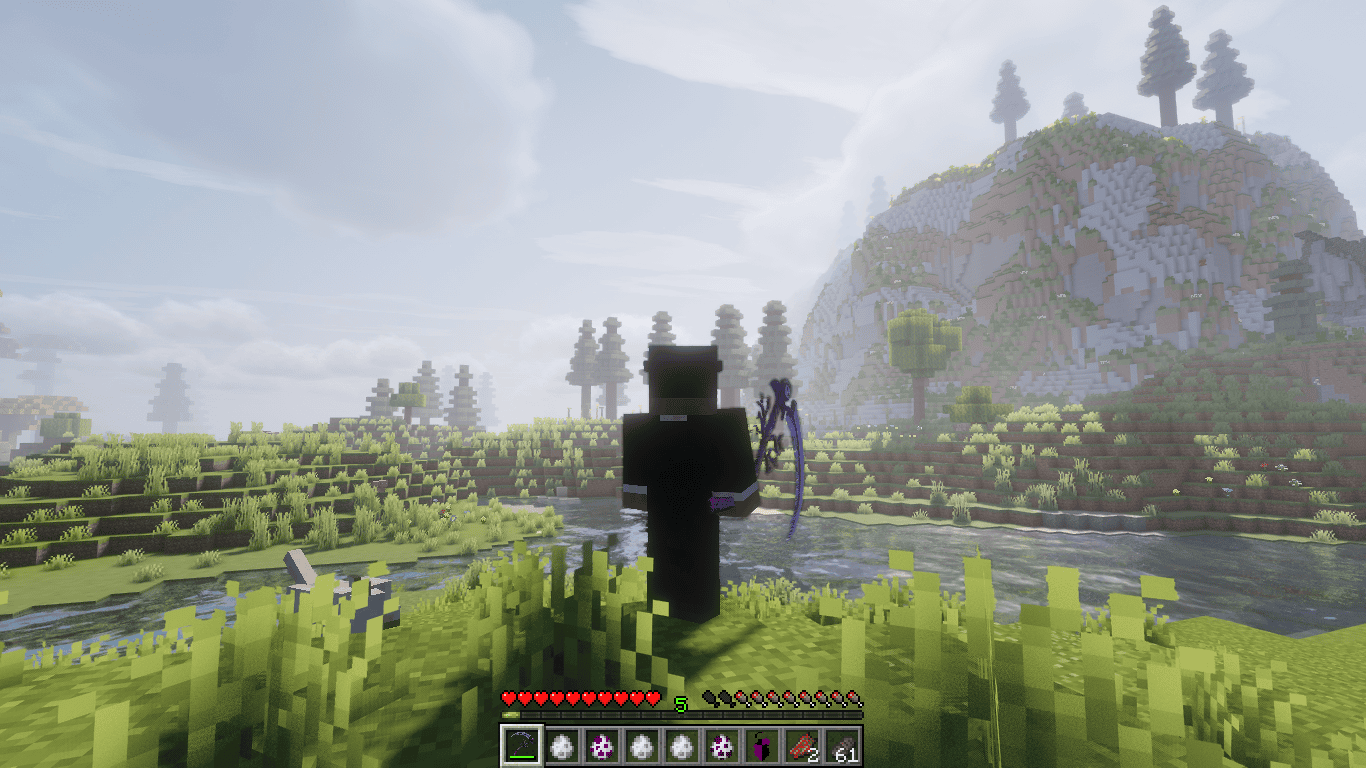Viewport: 1366px width, 768px height.
Task: Click the green durability bar under the scythe
Action: point(521,755)
